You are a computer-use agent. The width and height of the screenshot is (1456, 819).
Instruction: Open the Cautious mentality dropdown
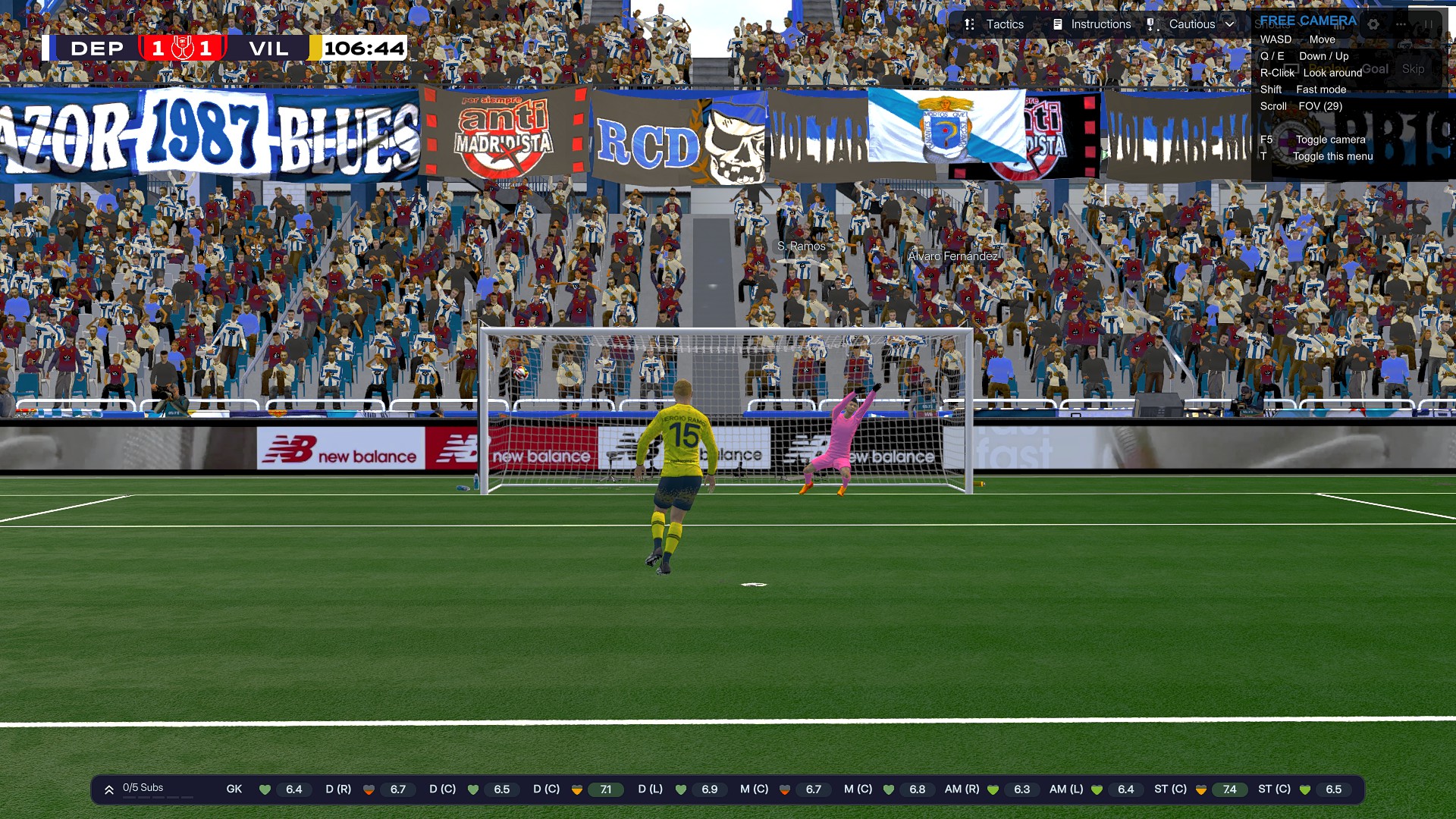pos(1191,24)
